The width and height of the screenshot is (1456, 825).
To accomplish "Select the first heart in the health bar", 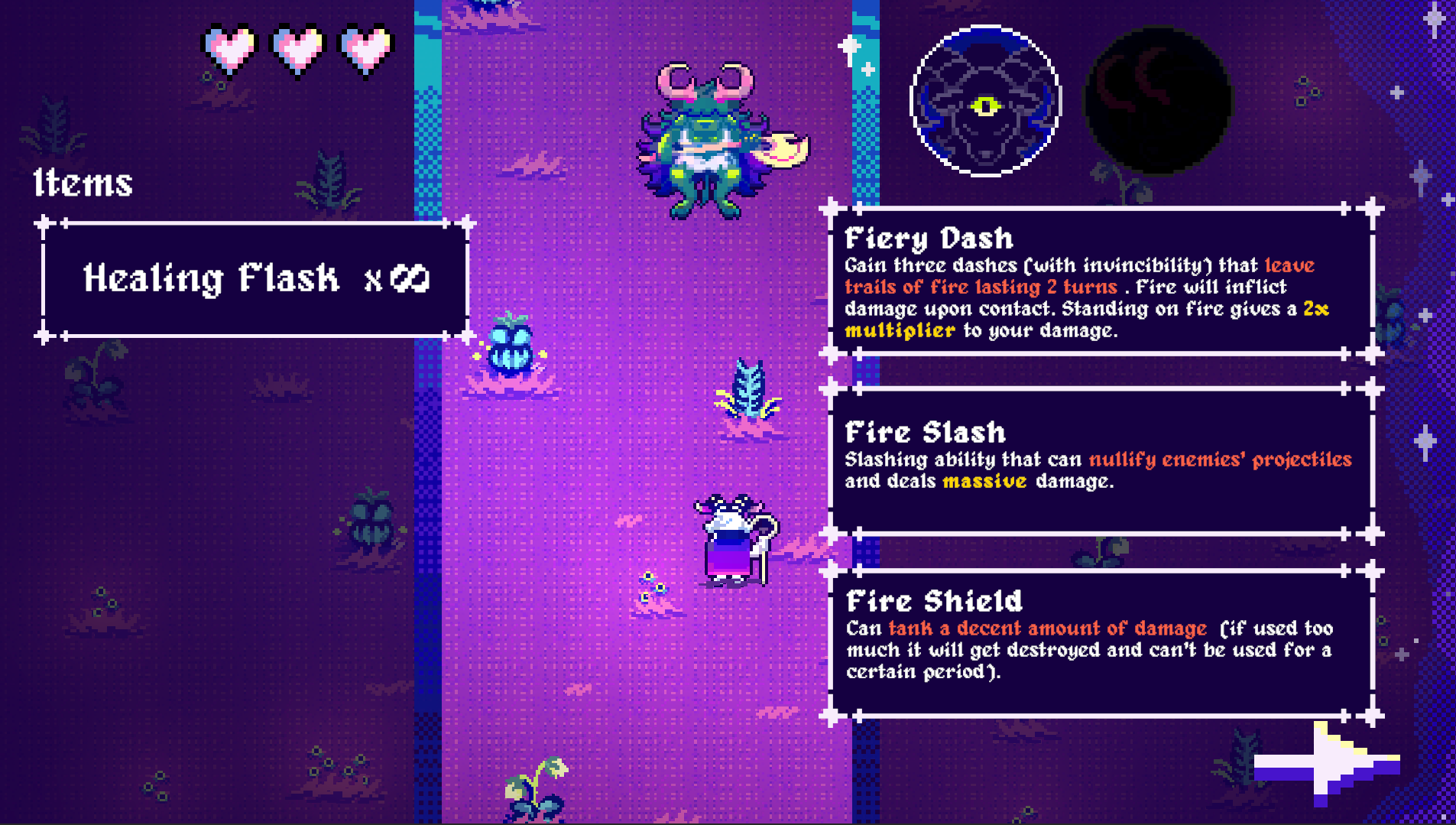I will (226, 47).
